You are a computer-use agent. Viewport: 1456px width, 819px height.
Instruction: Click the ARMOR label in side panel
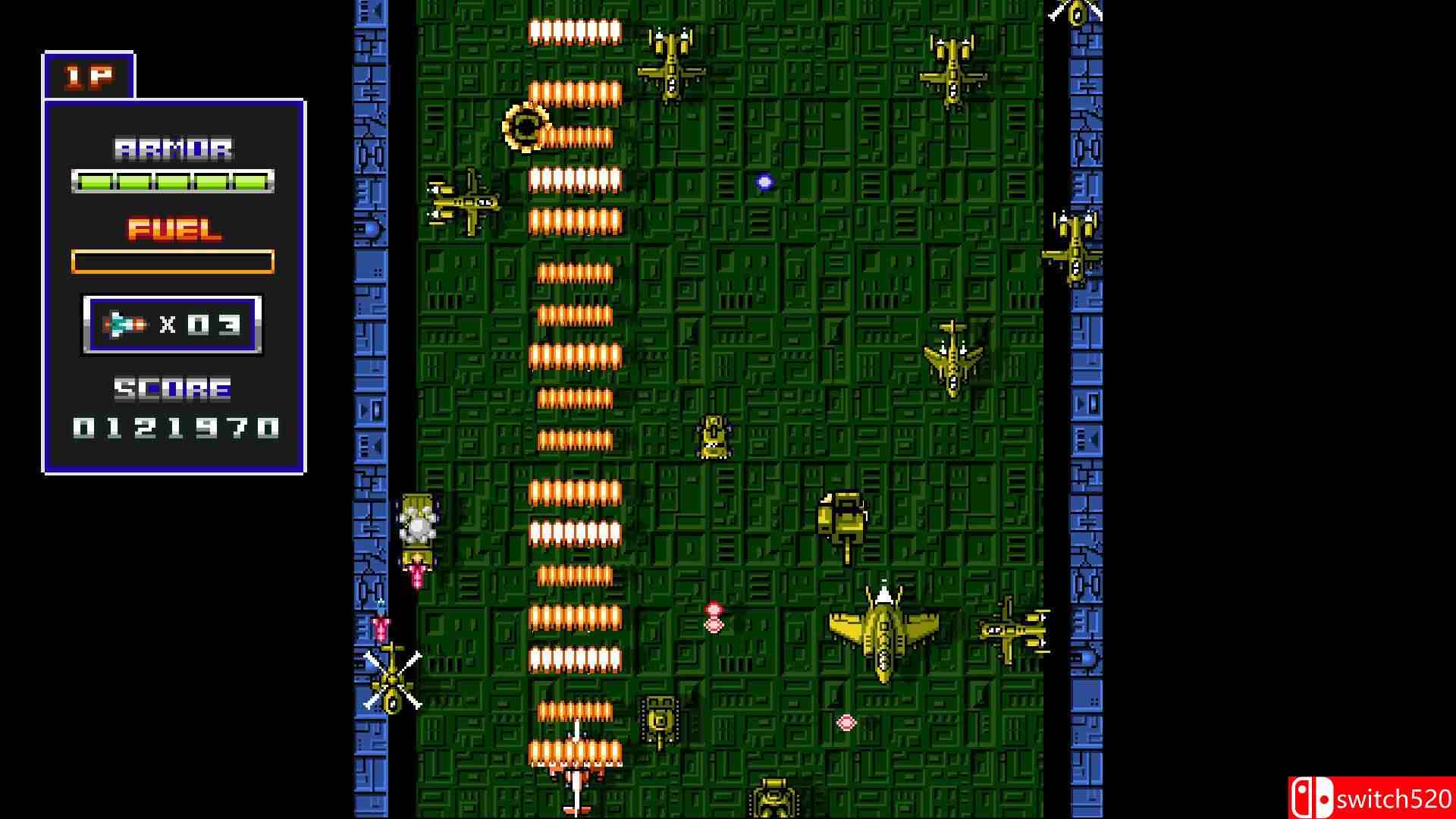173,149
